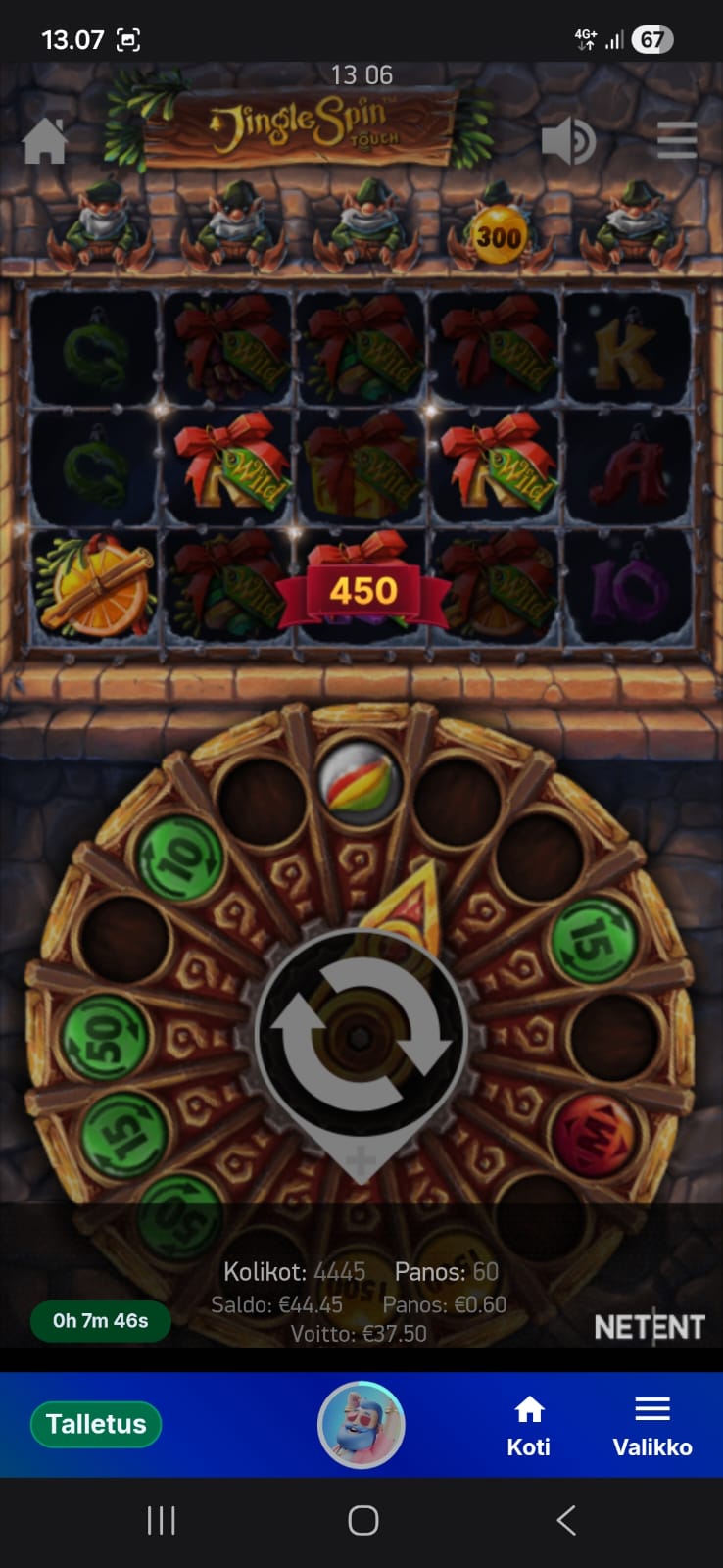The image size is (723, 1568).
Task: Tap the circular spin button
Action: point(361,1036)
